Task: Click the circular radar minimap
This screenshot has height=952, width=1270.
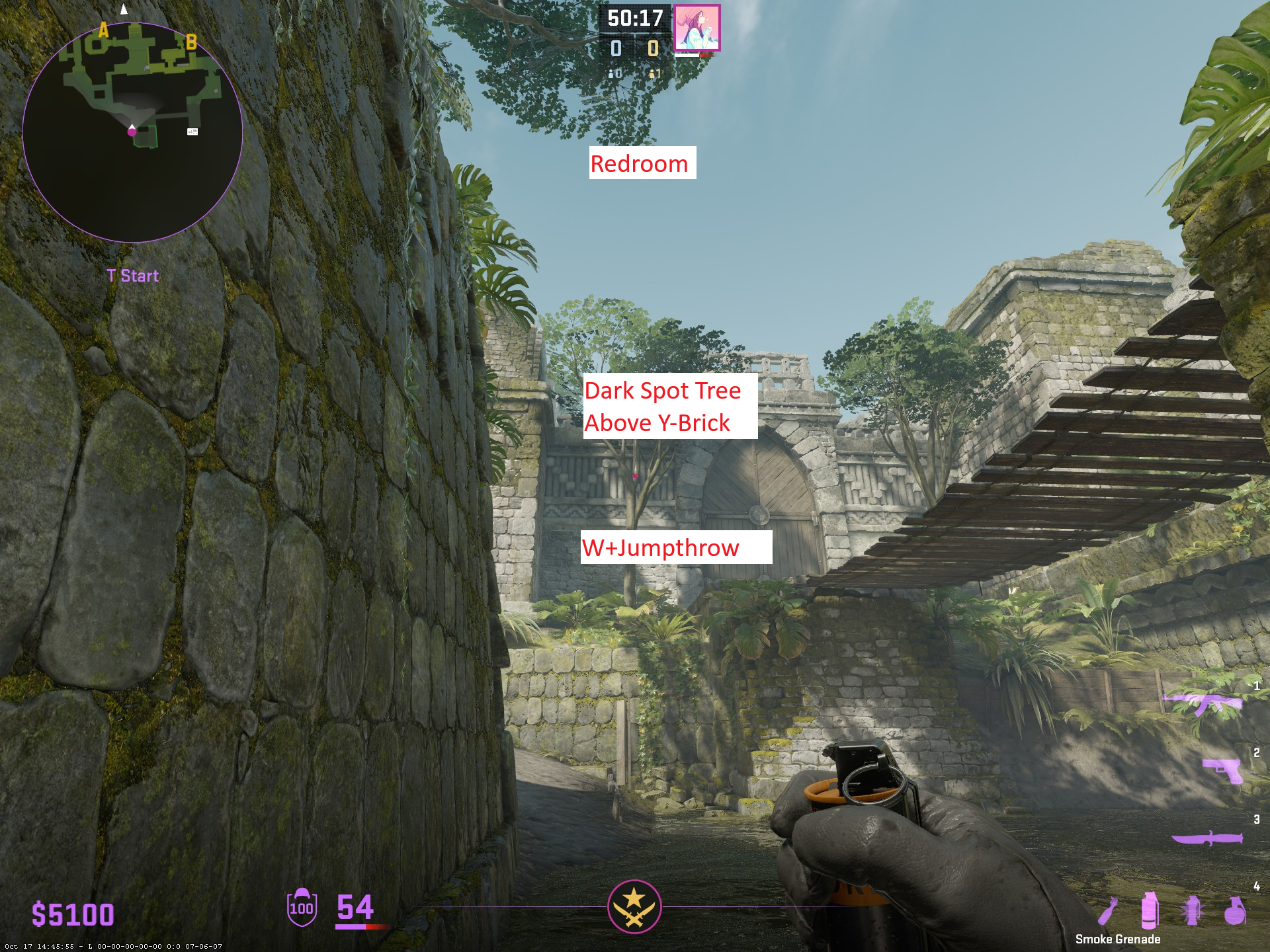Action: point(132,132)
